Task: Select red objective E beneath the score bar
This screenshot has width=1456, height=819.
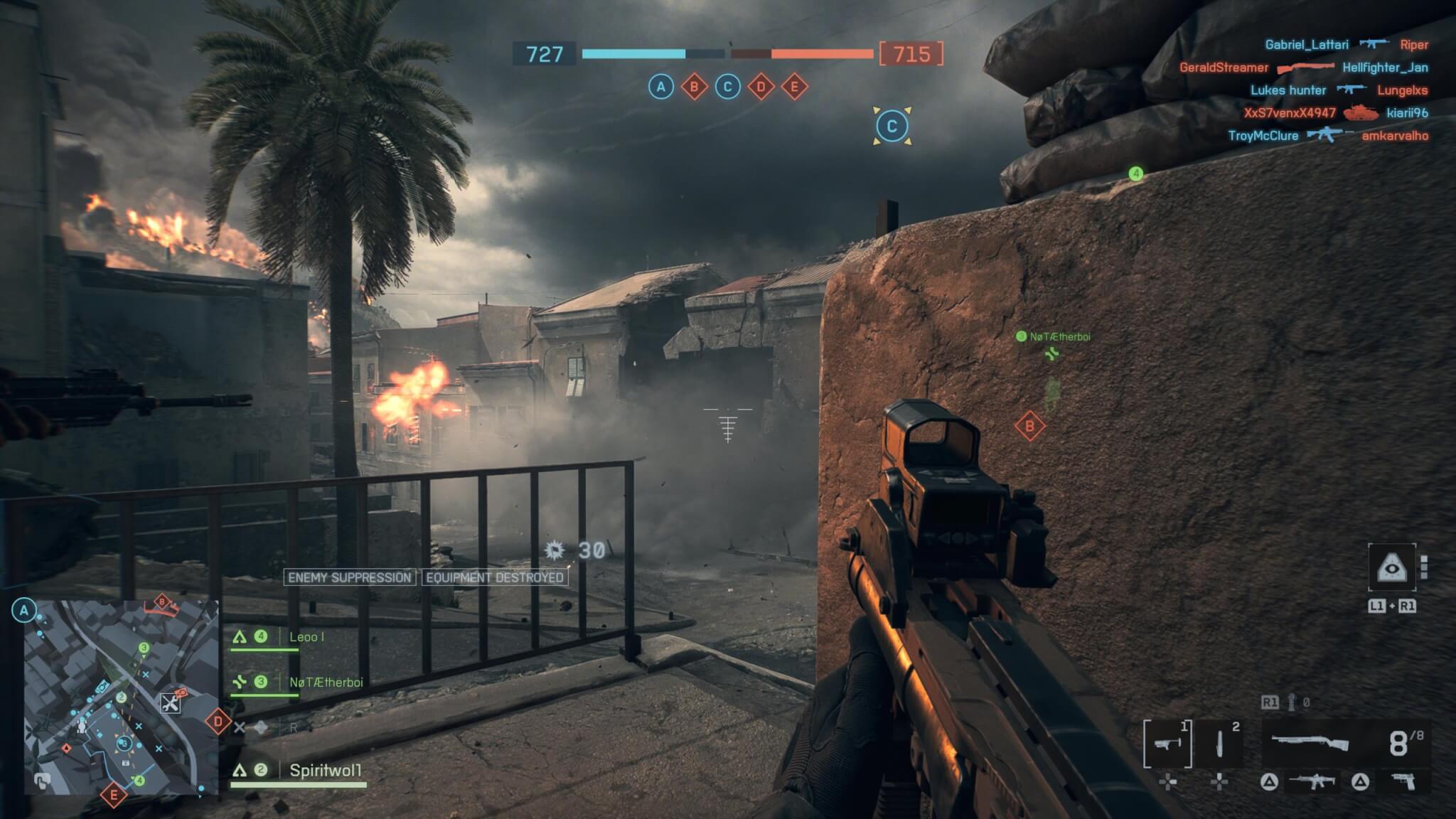Action: 794,87
